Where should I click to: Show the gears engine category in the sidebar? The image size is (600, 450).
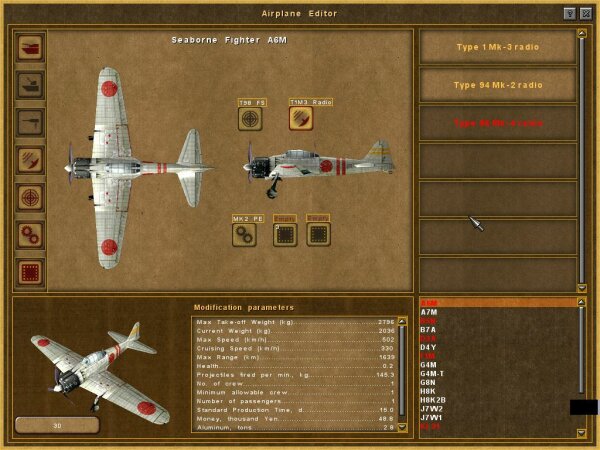pos(30,234)
